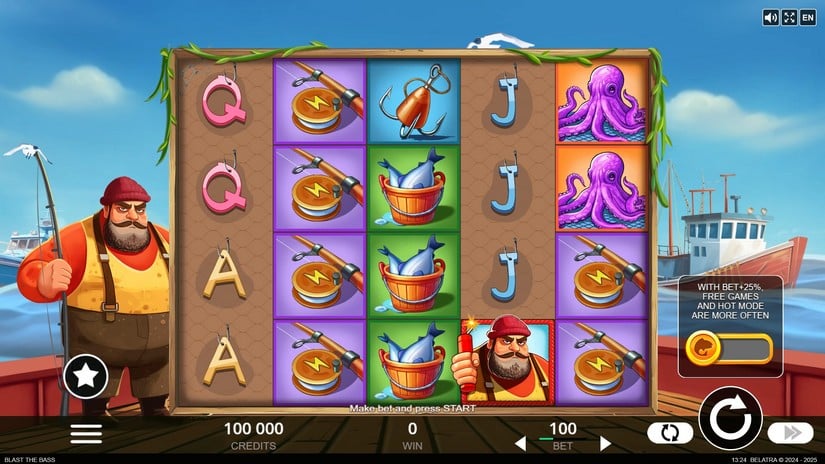Spin the reels with the START button
The height and width of the screenshot is (464, 825).
[x=729, y=417]
